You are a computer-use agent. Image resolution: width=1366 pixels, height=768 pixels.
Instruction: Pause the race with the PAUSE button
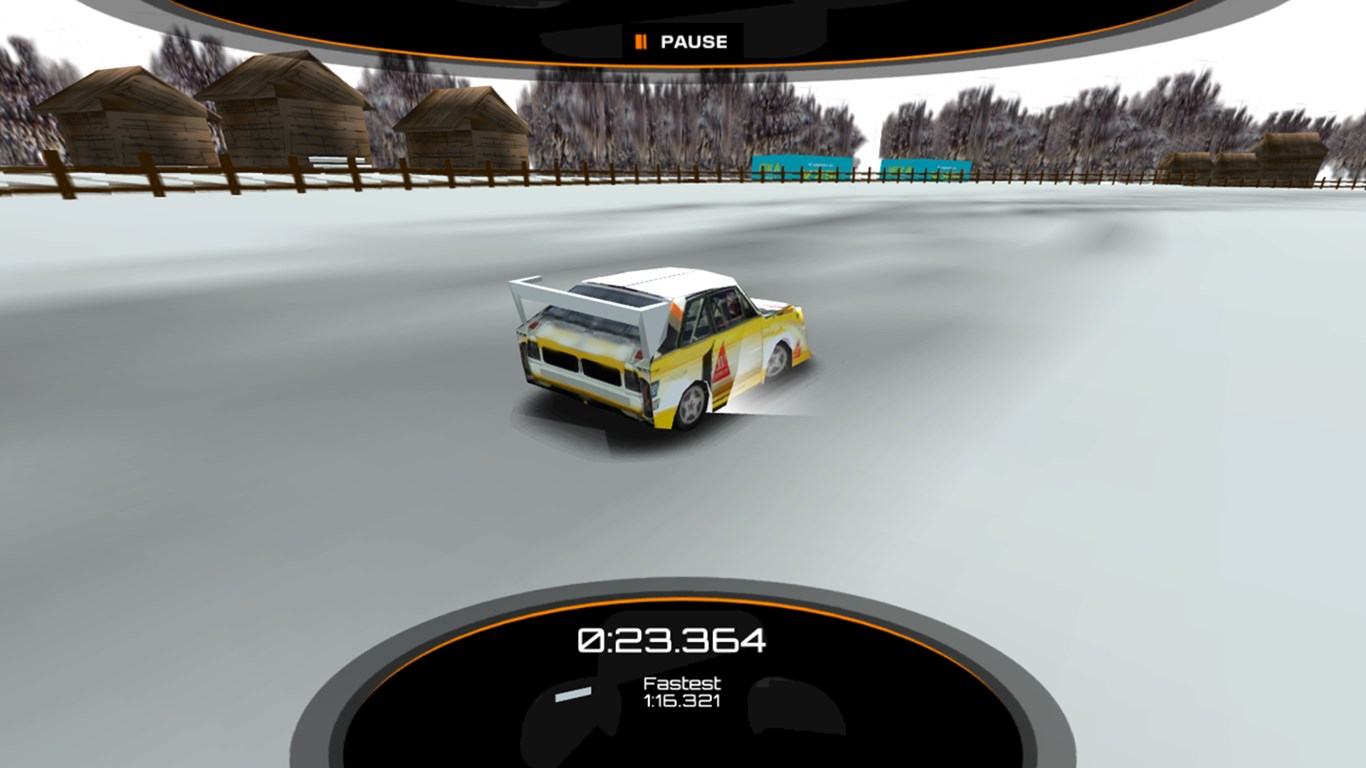pos(682,42)
